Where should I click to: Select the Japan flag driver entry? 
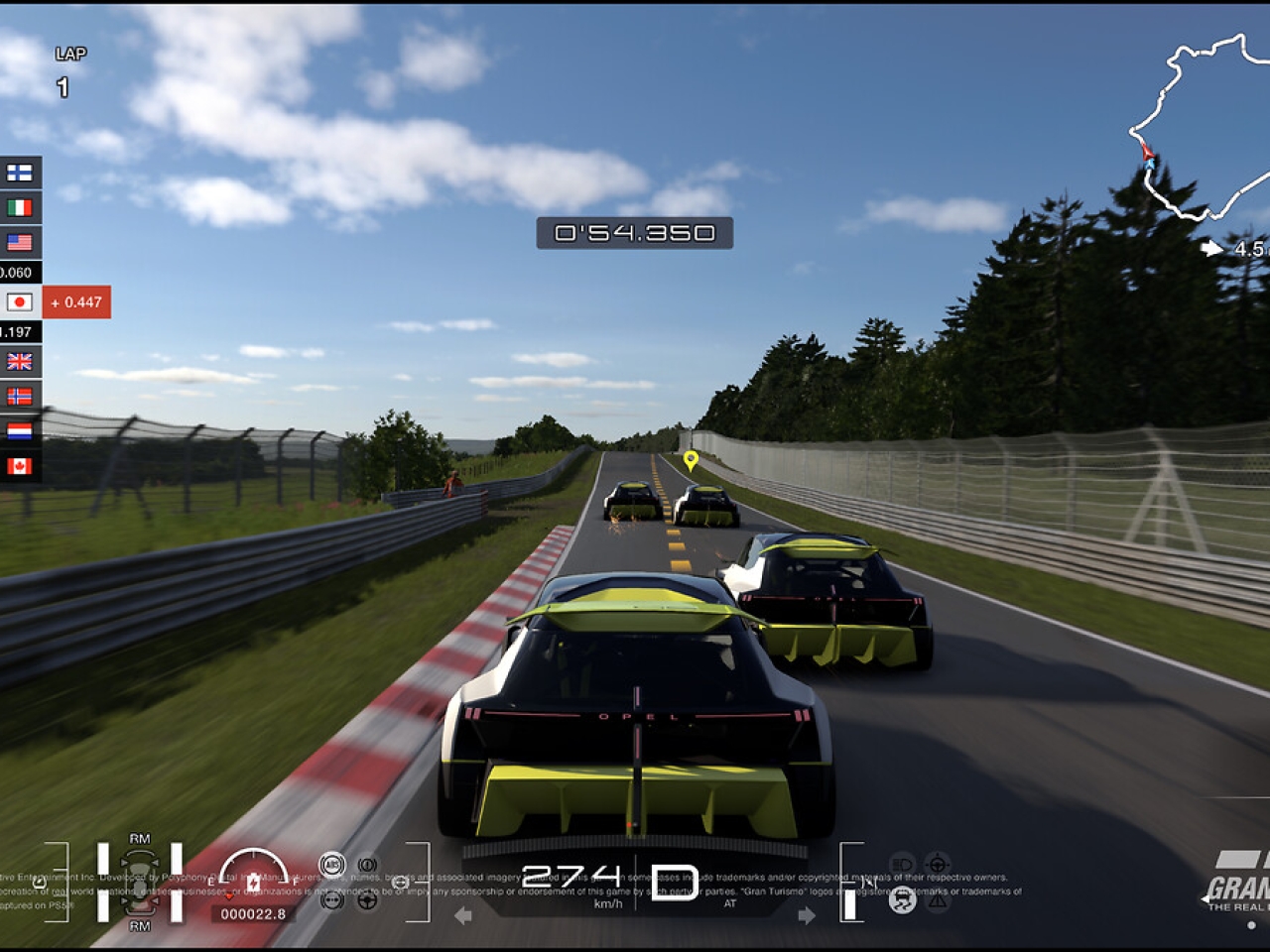19,301
